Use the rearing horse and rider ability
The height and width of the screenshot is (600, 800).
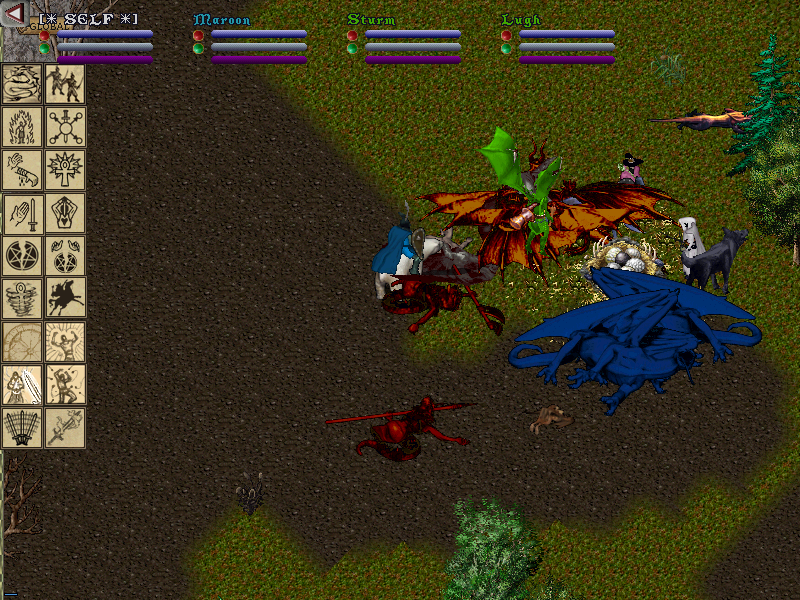tap(65, 299)
